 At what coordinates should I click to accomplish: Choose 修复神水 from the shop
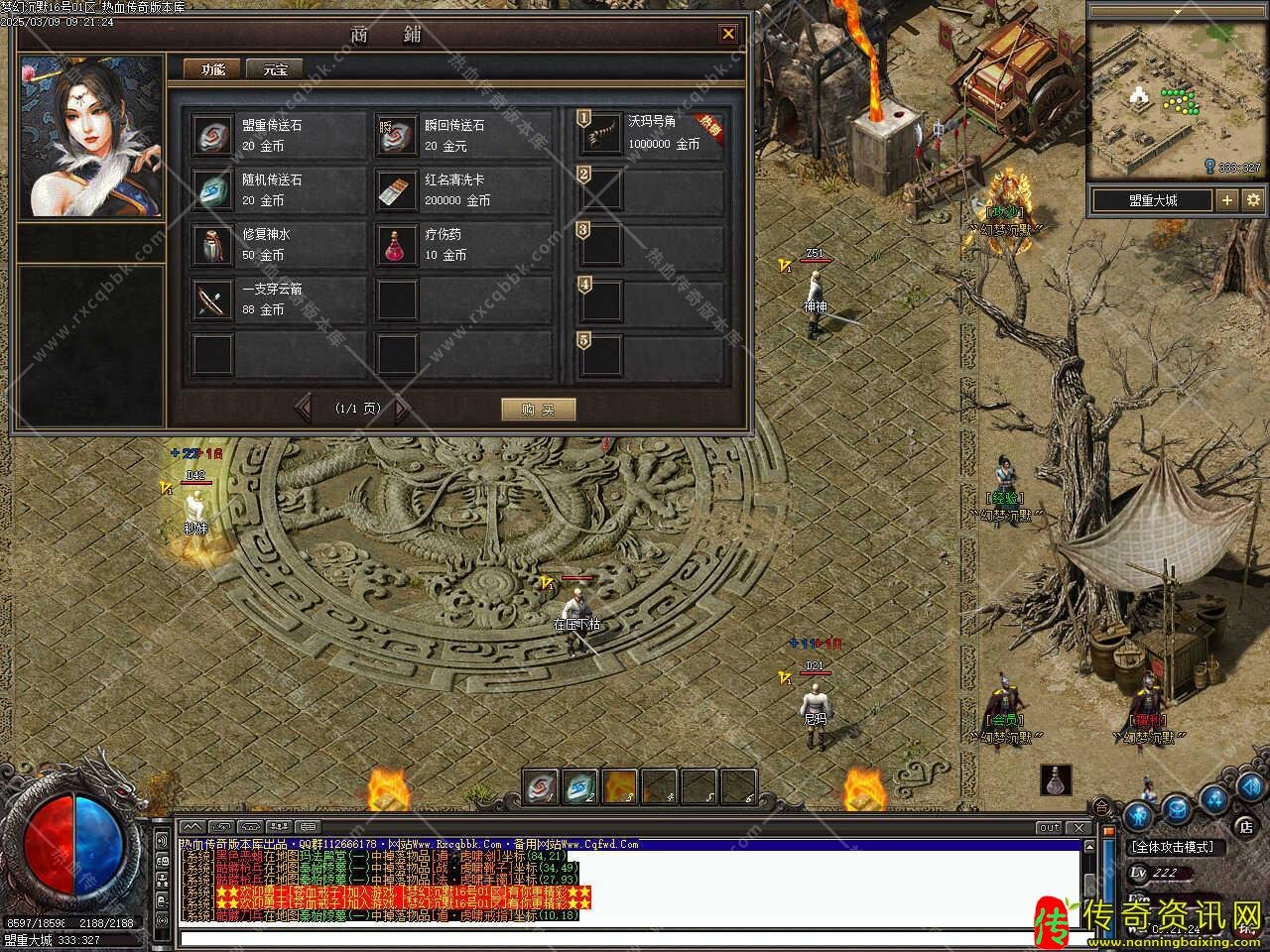pyautogui.click(x=212, y=245)
